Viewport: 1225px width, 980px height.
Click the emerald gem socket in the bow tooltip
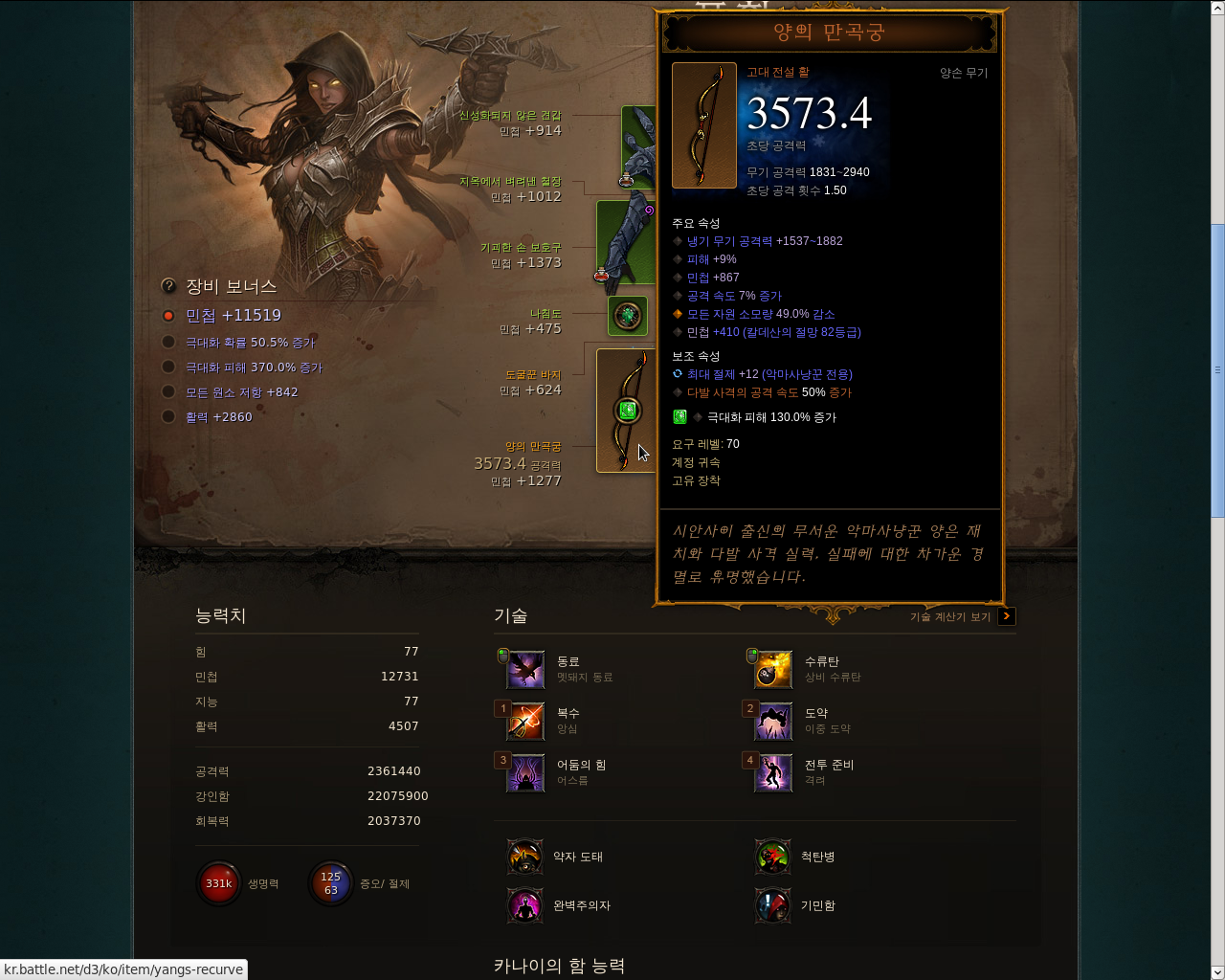coord(679,416)
